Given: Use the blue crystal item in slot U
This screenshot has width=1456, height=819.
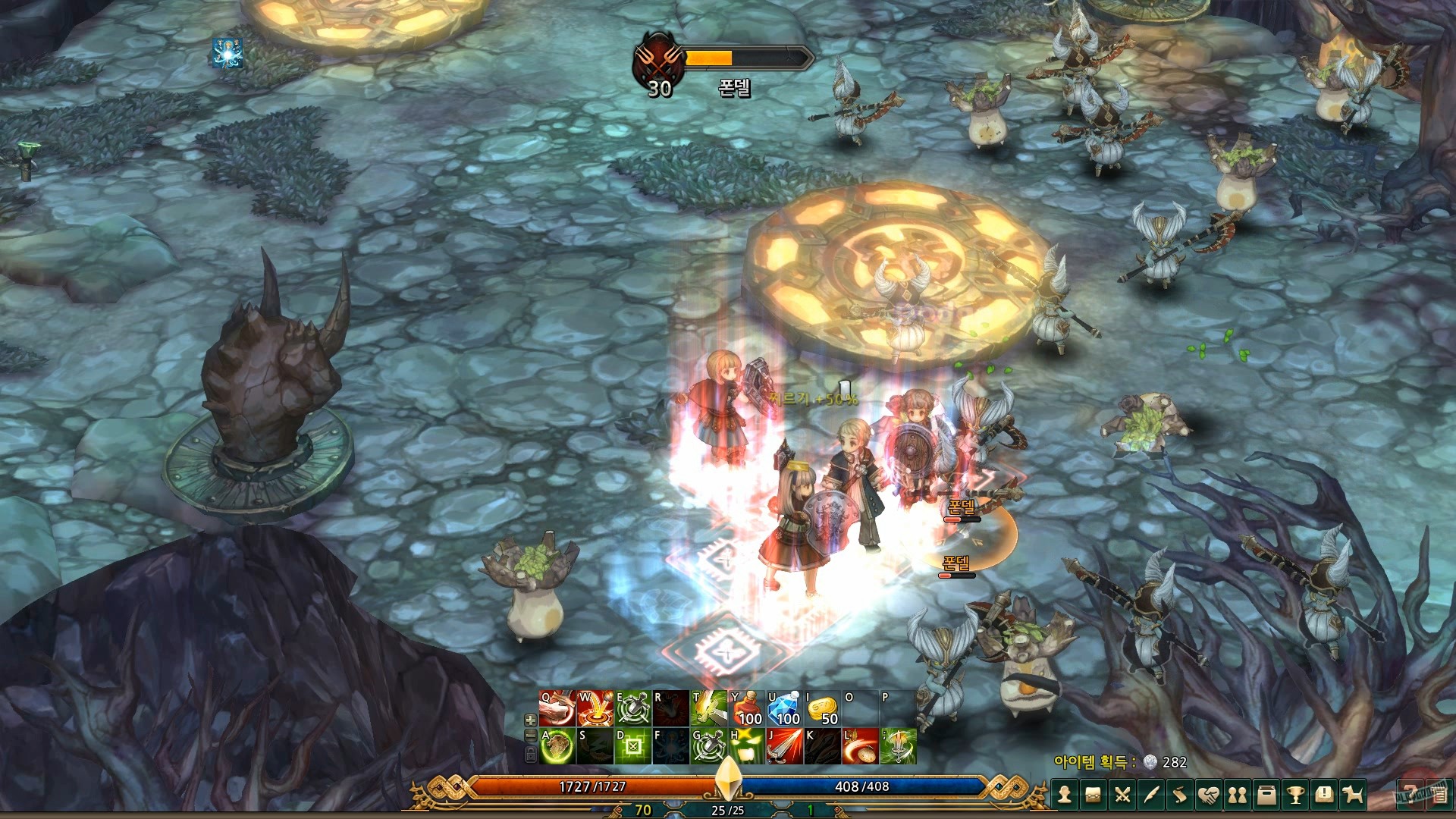Looking at the screenshot, I should click(x=783, y=708).
